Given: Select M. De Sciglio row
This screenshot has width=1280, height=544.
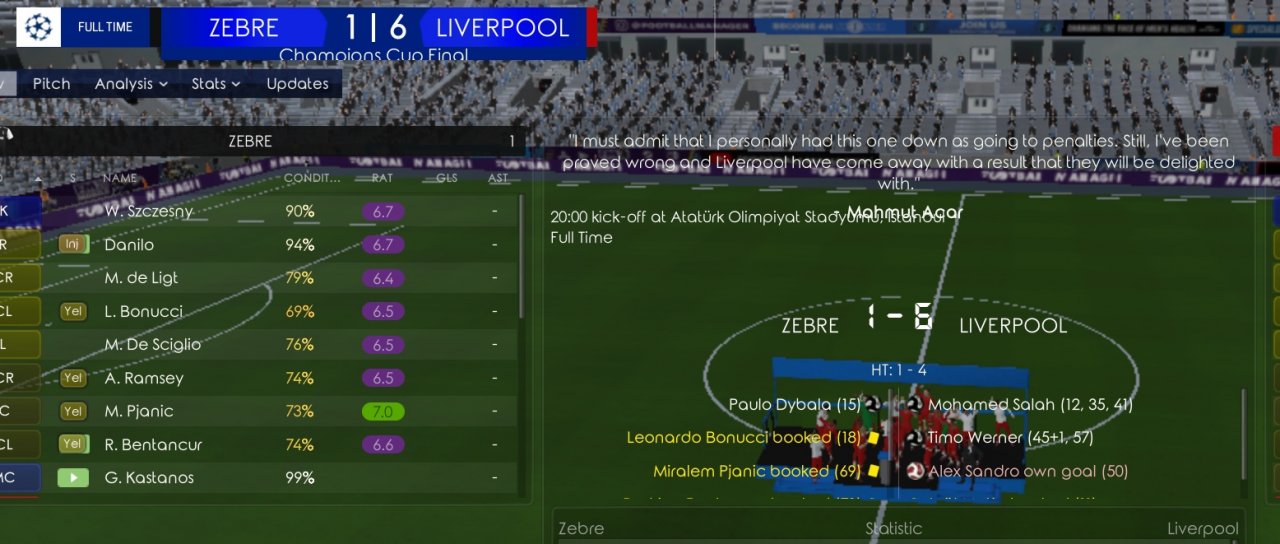Looking at the screenshot, I should click(x=152, y=345).
